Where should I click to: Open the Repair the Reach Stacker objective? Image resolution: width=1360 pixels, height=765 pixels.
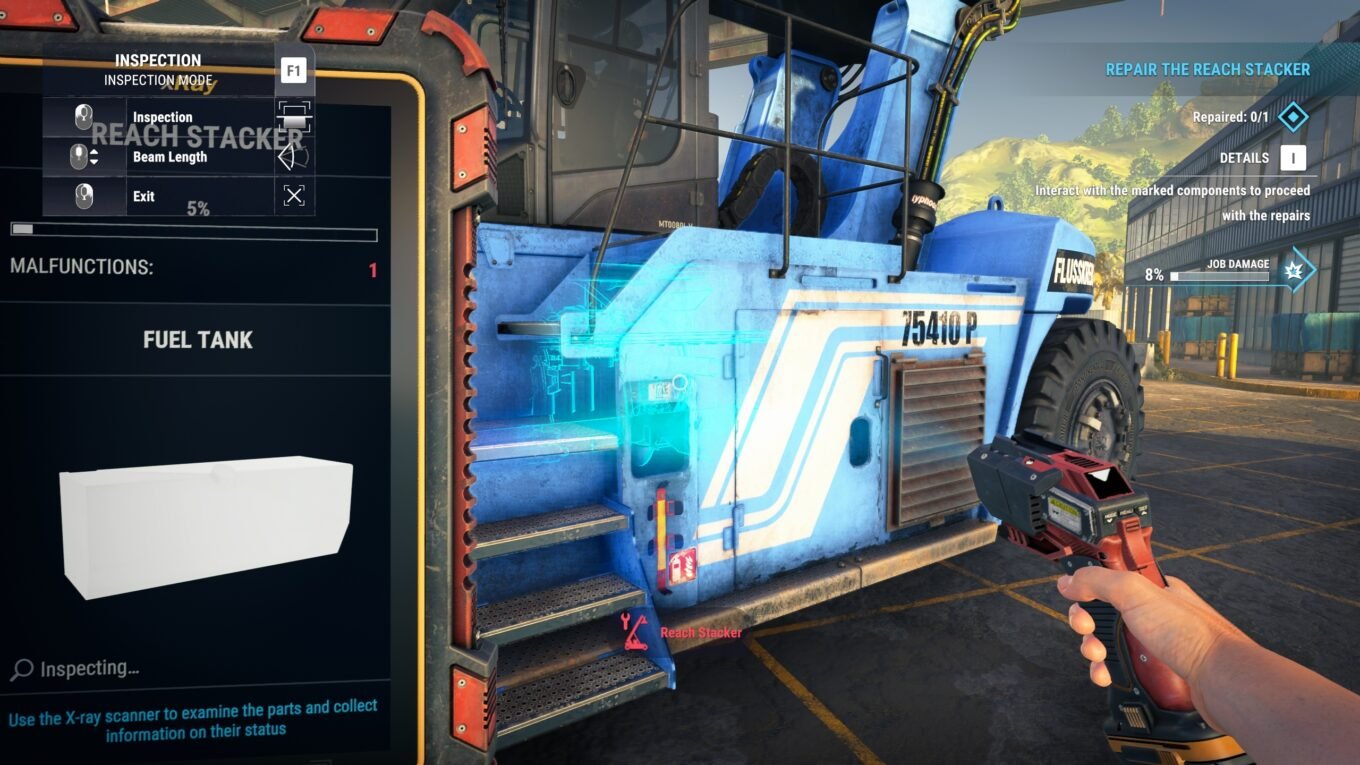click(x=1207, y=69)
